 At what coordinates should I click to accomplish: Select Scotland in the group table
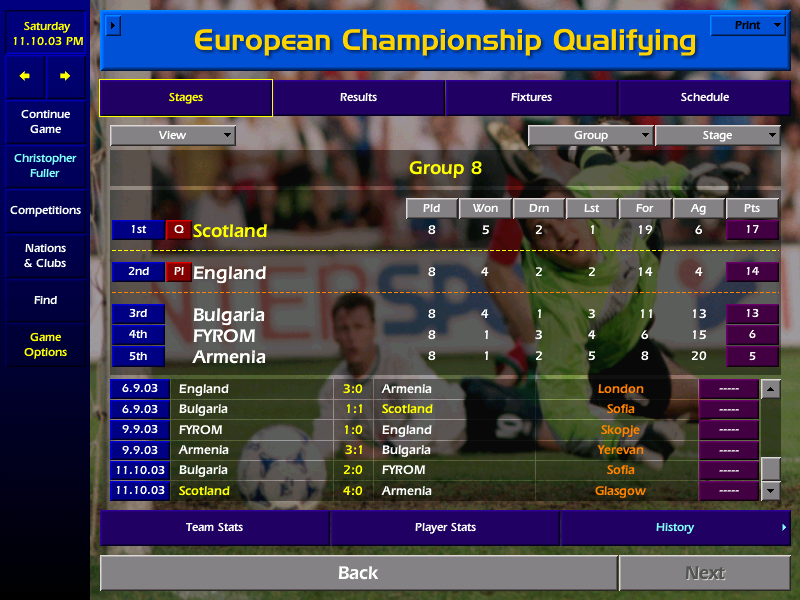click(x=230, y=231)
